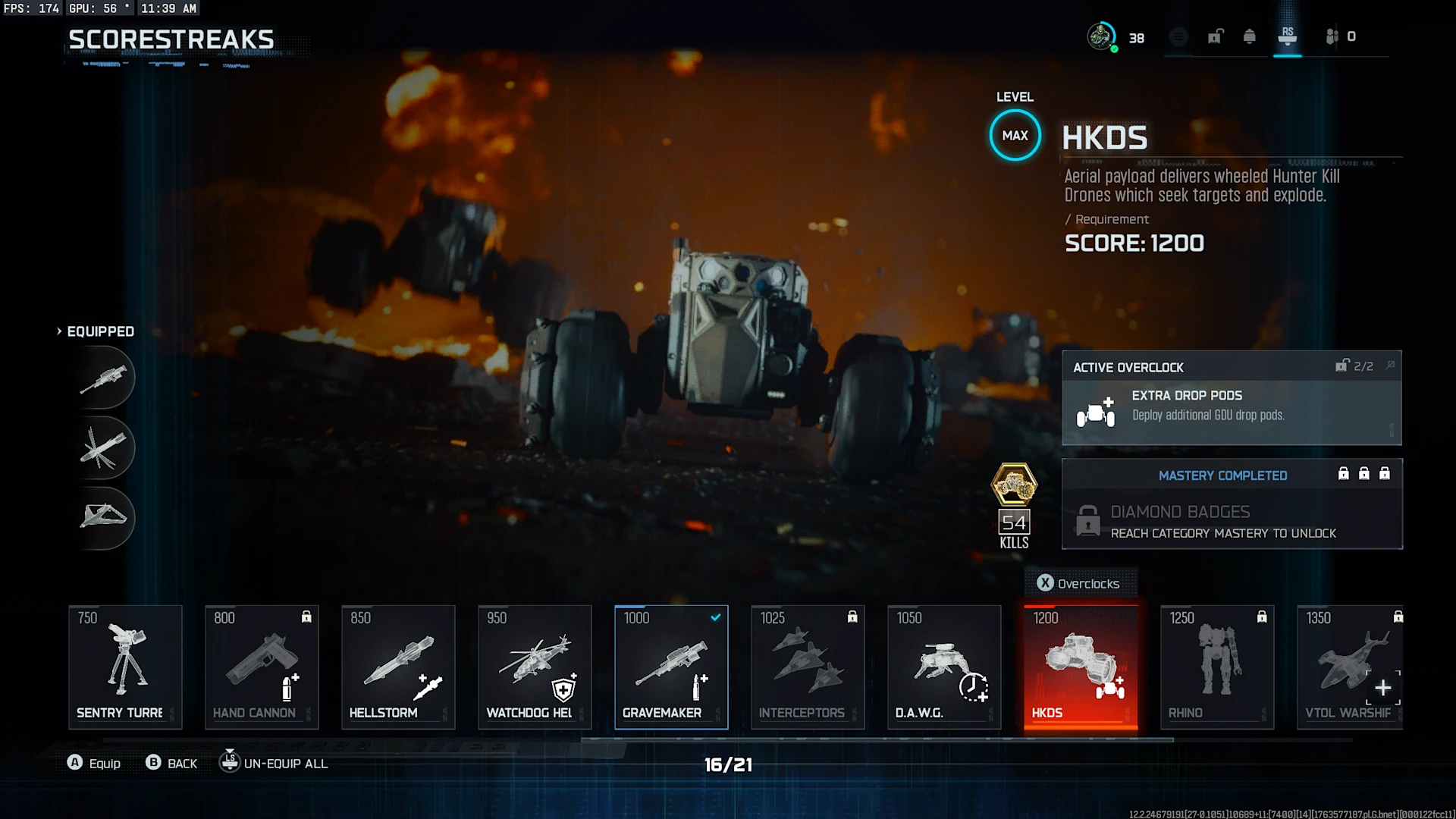Open the social party icon

(1332, 36)
